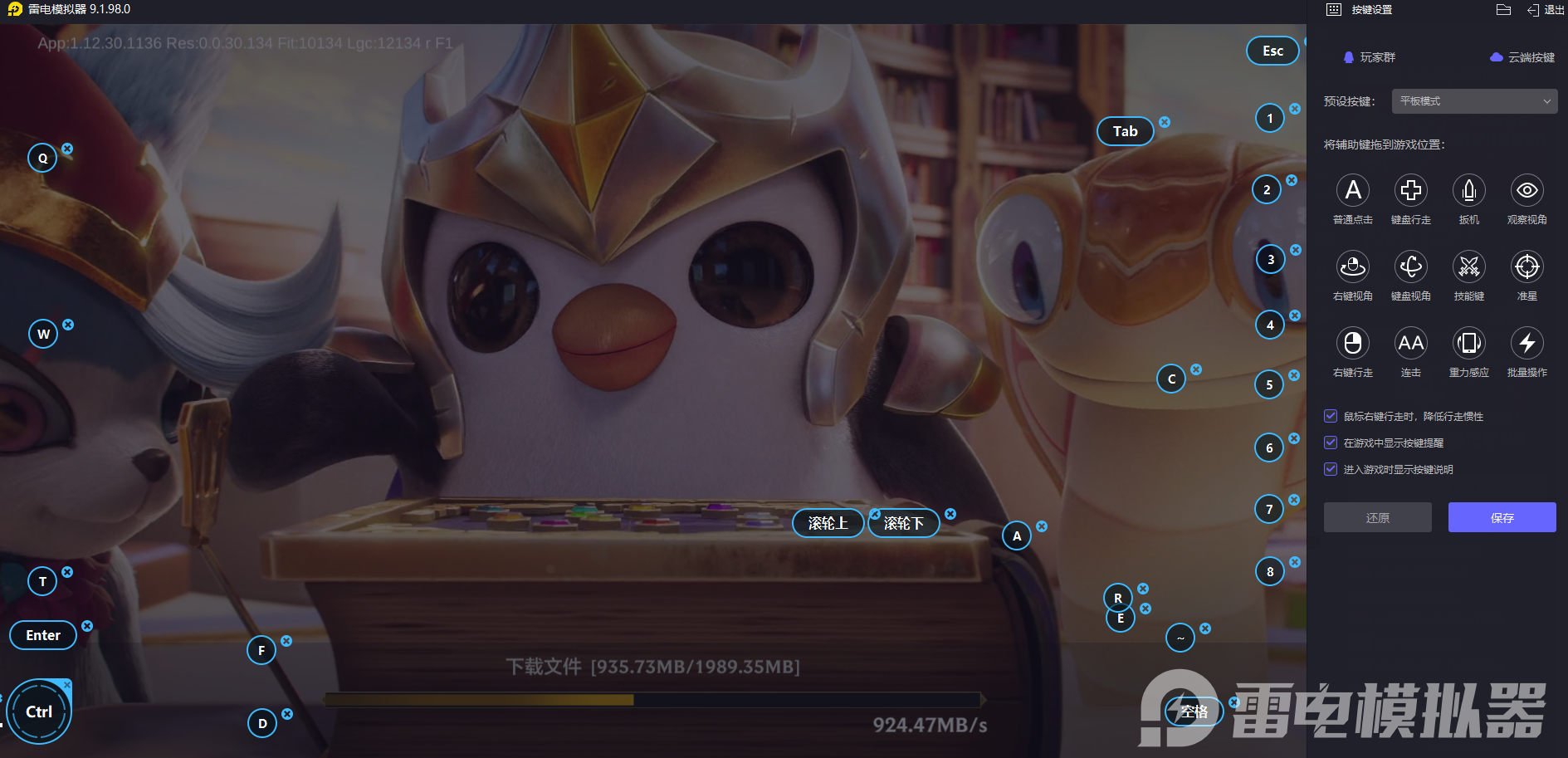1568x758 pixels.
Task: Save the key mapping with 保存
Action: point(1502,517)
